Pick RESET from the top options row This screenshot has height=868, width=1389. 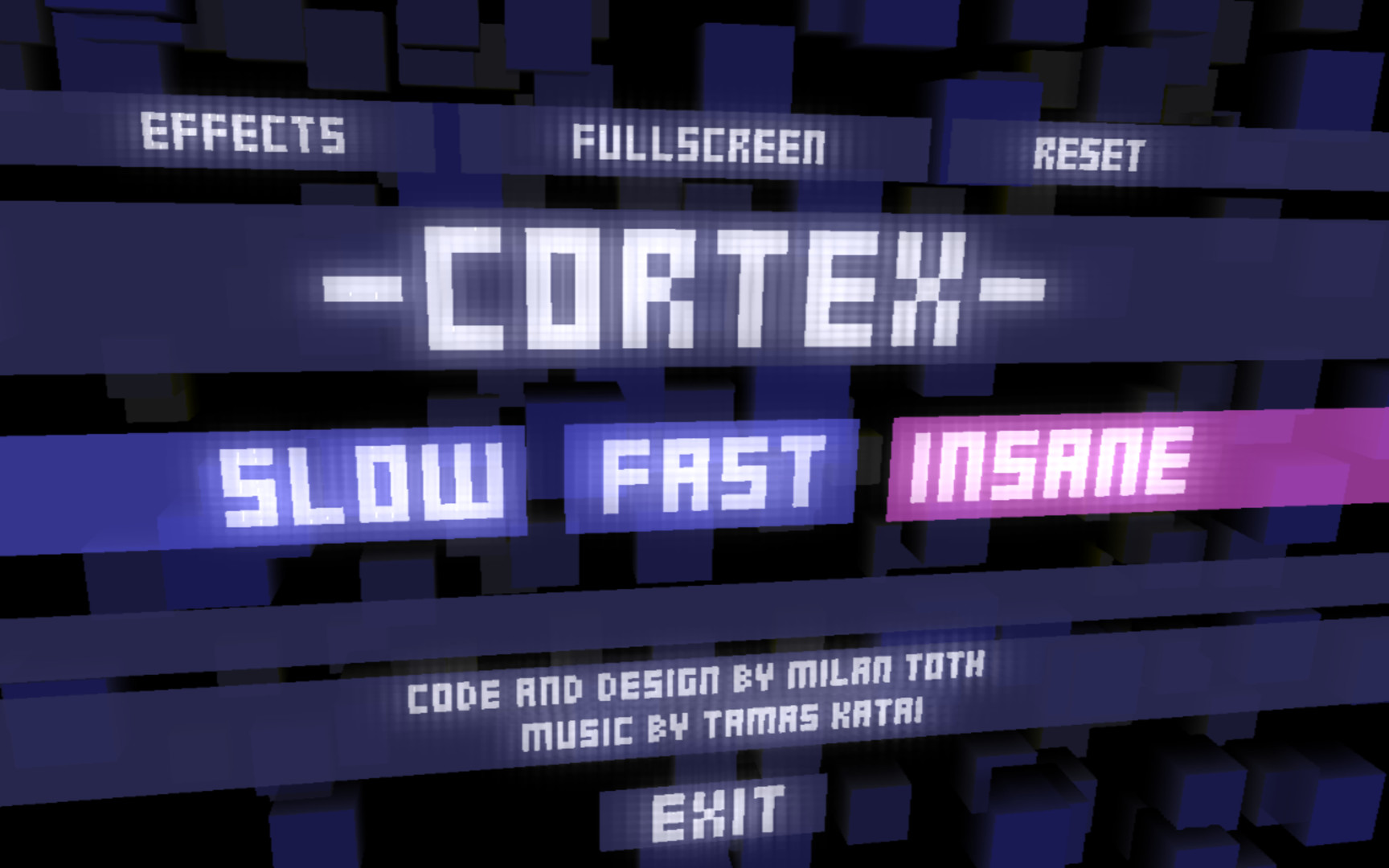tap(1090, 152)
